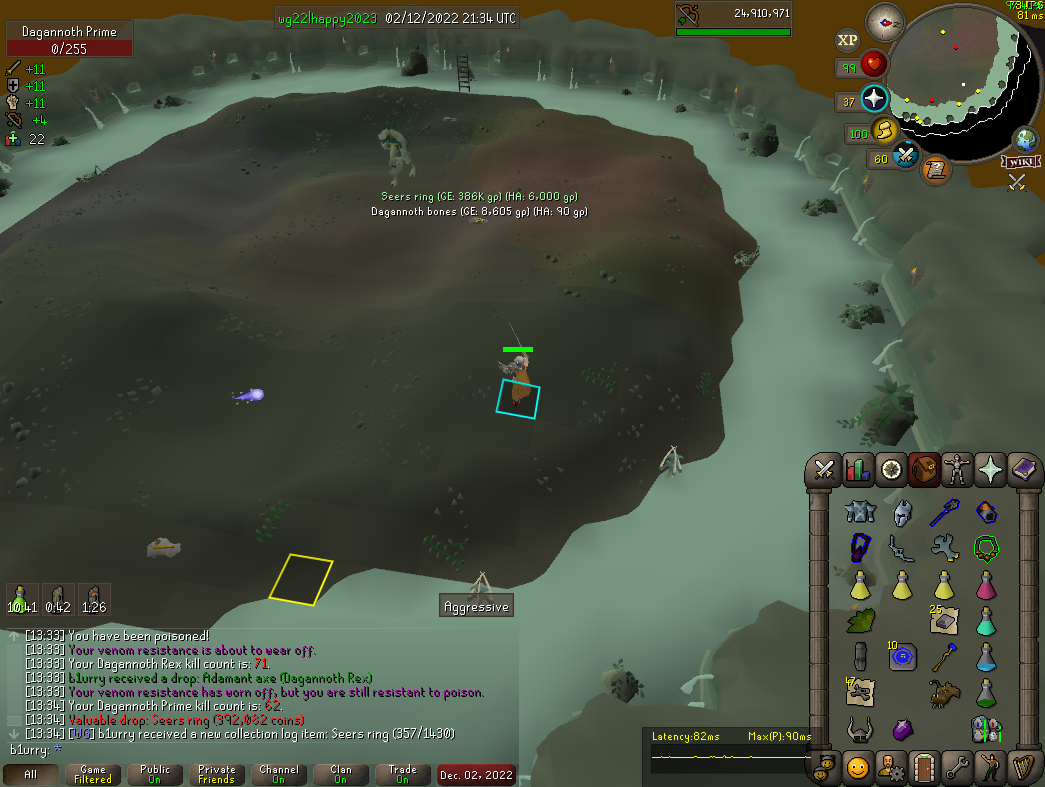
Task: Toggle run with the energy orb
Action: pos(884,130)
